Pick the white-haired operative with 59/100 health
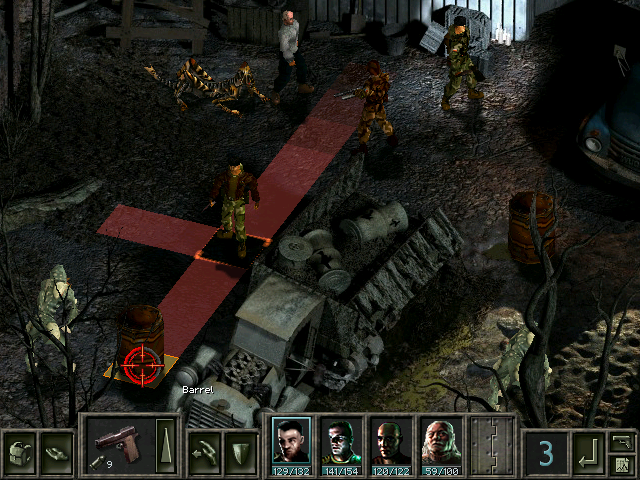This screenshot has height=480, width=640. [438, 441]
